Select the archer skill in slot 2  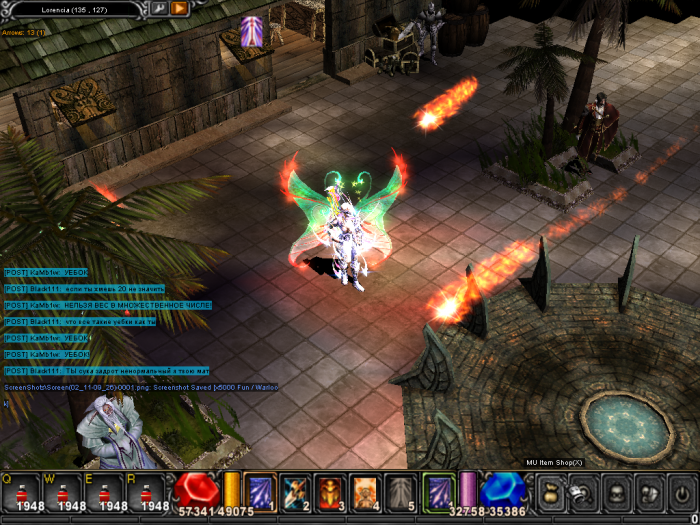point(296,492)
